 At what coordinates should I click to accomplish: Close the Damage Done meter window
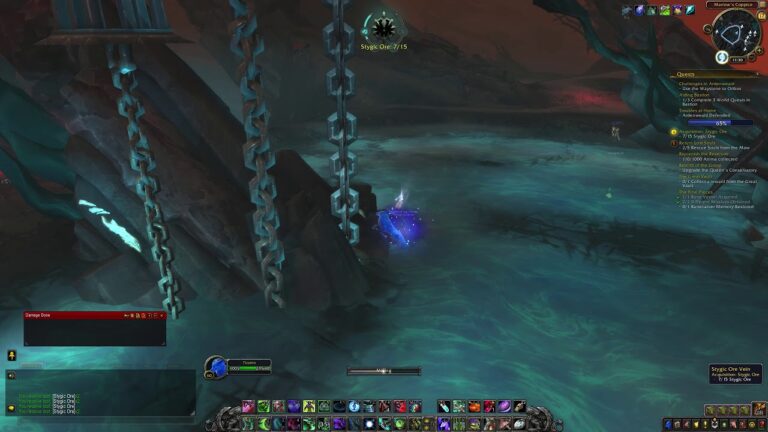[x=162, y=315]
